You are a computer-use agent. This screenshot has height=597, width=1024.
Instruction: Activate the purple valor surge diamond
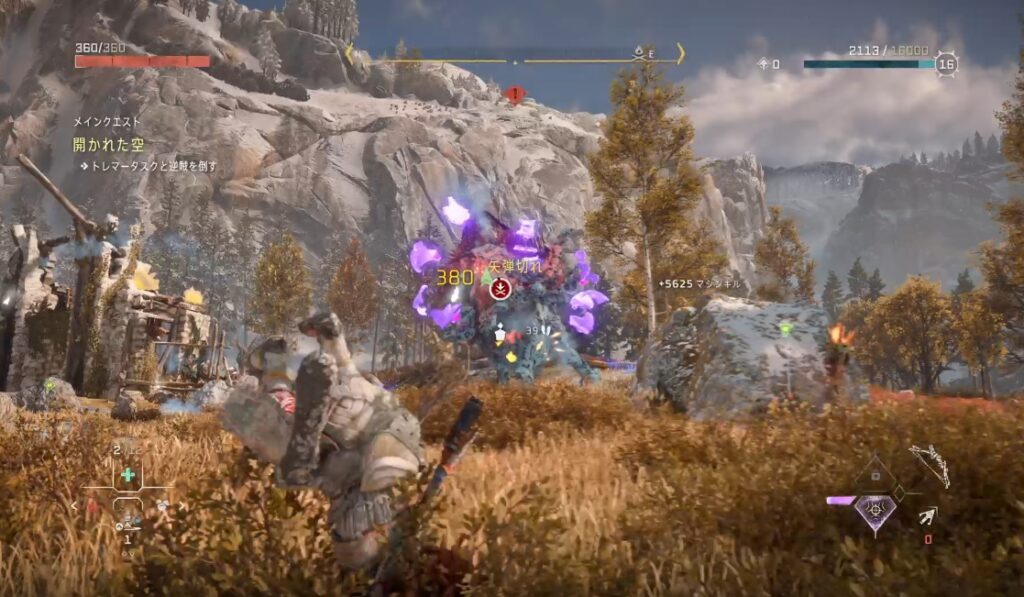click(874, 512)
